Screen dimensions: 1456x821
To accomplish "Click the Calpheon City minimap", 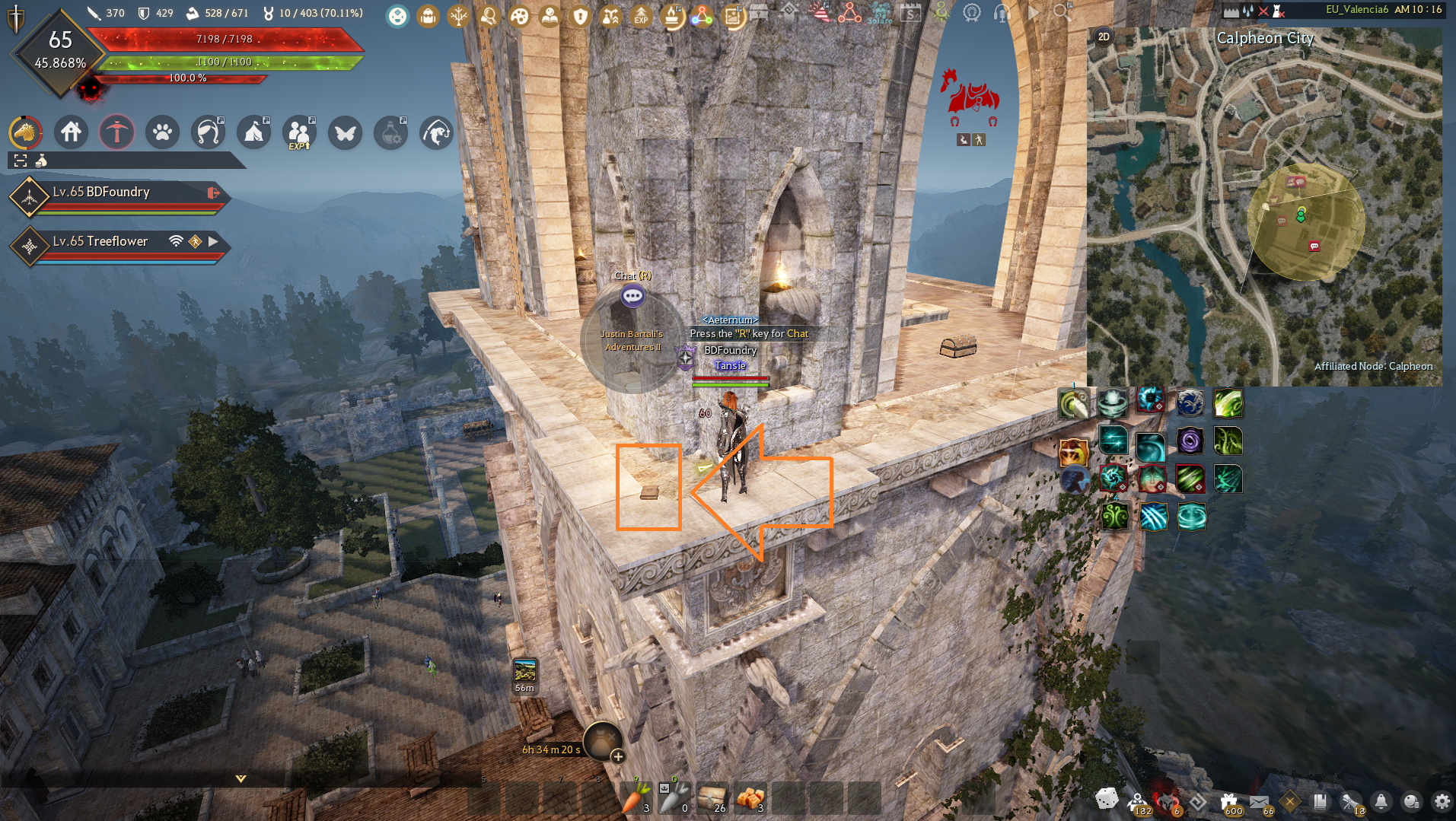I will tap(1263, 205).
